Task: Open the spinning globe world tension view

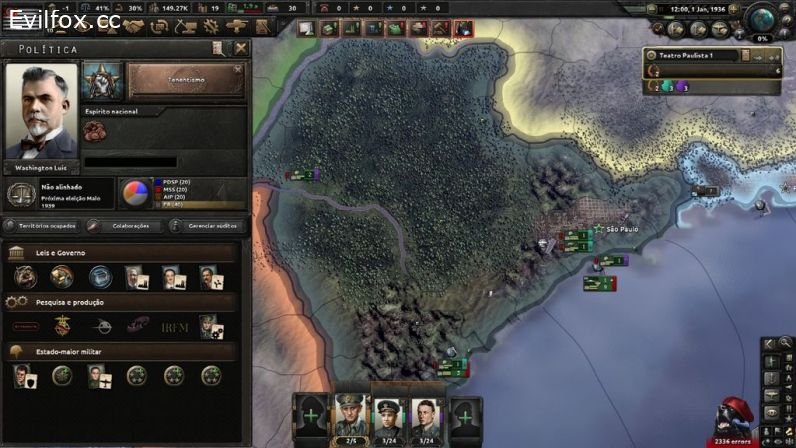Action: pos(762,20)
